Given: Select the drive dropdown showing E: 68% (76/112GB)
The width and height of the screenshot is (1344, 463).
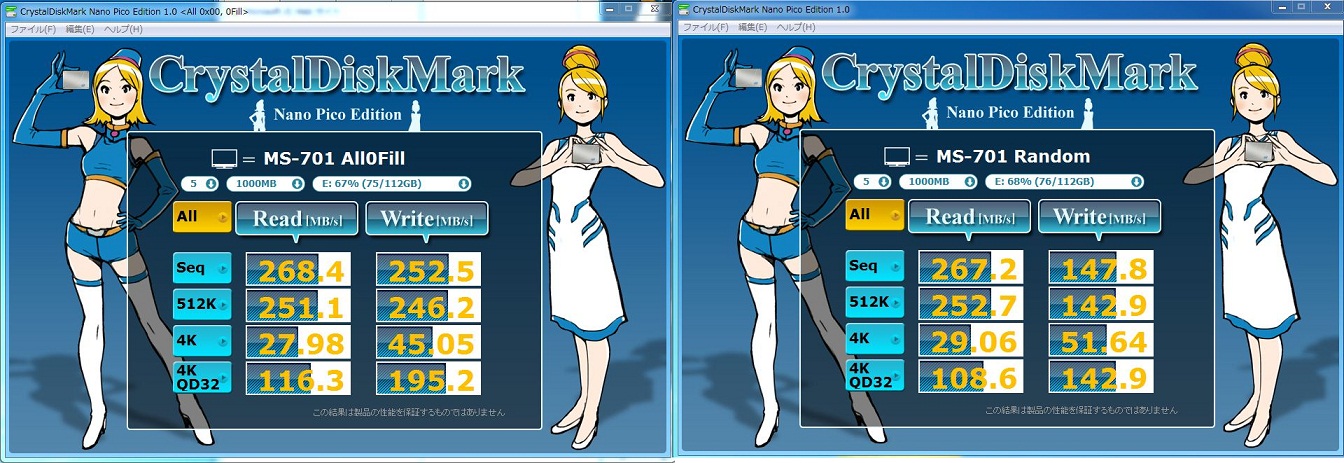Looking at the screenshot, I should [1064, 181].
